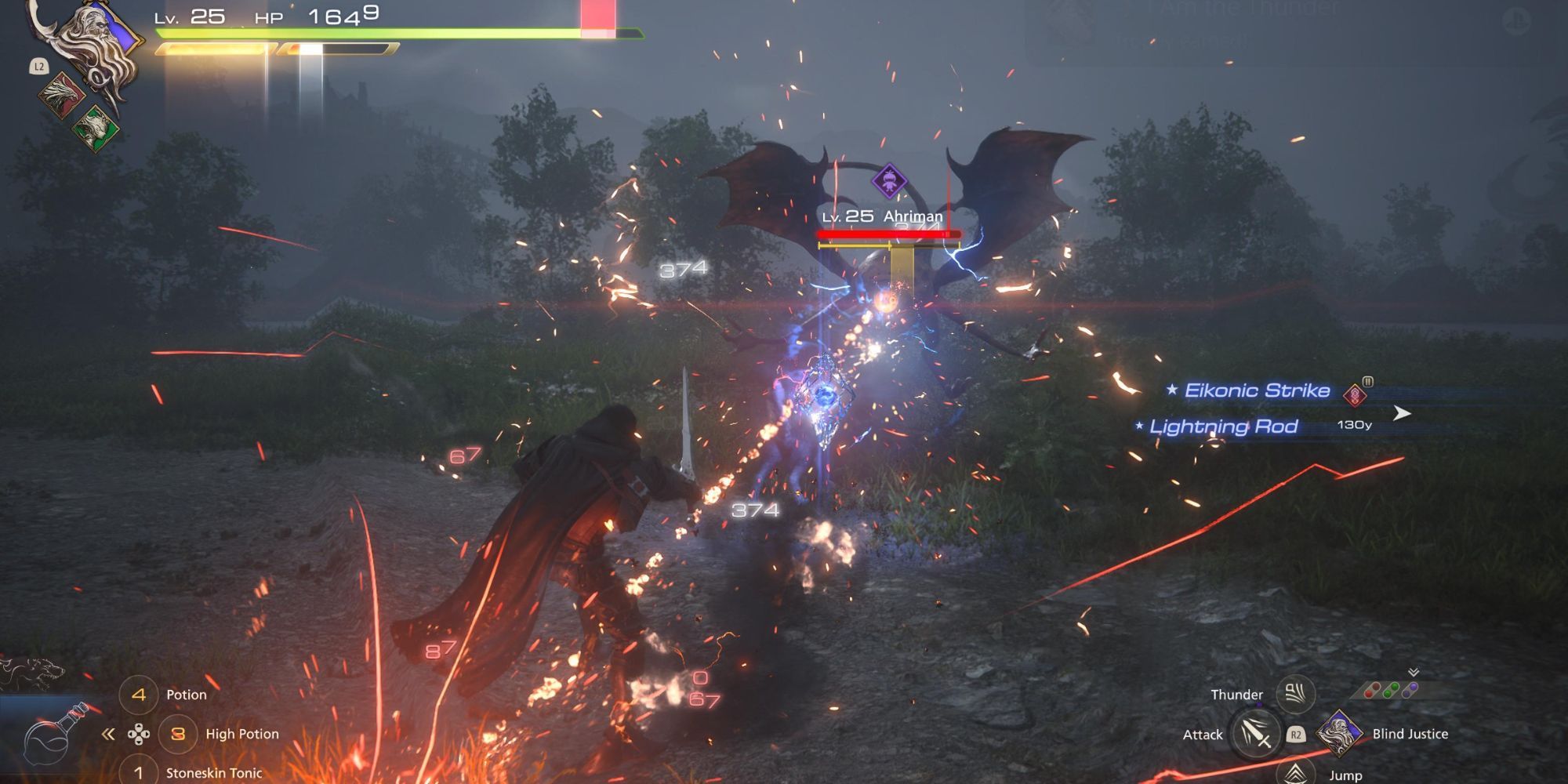The height and width of the screenshot is (784, 1568).
Task: Toggle the purple cooldown pip
Action: (1410, 689)
